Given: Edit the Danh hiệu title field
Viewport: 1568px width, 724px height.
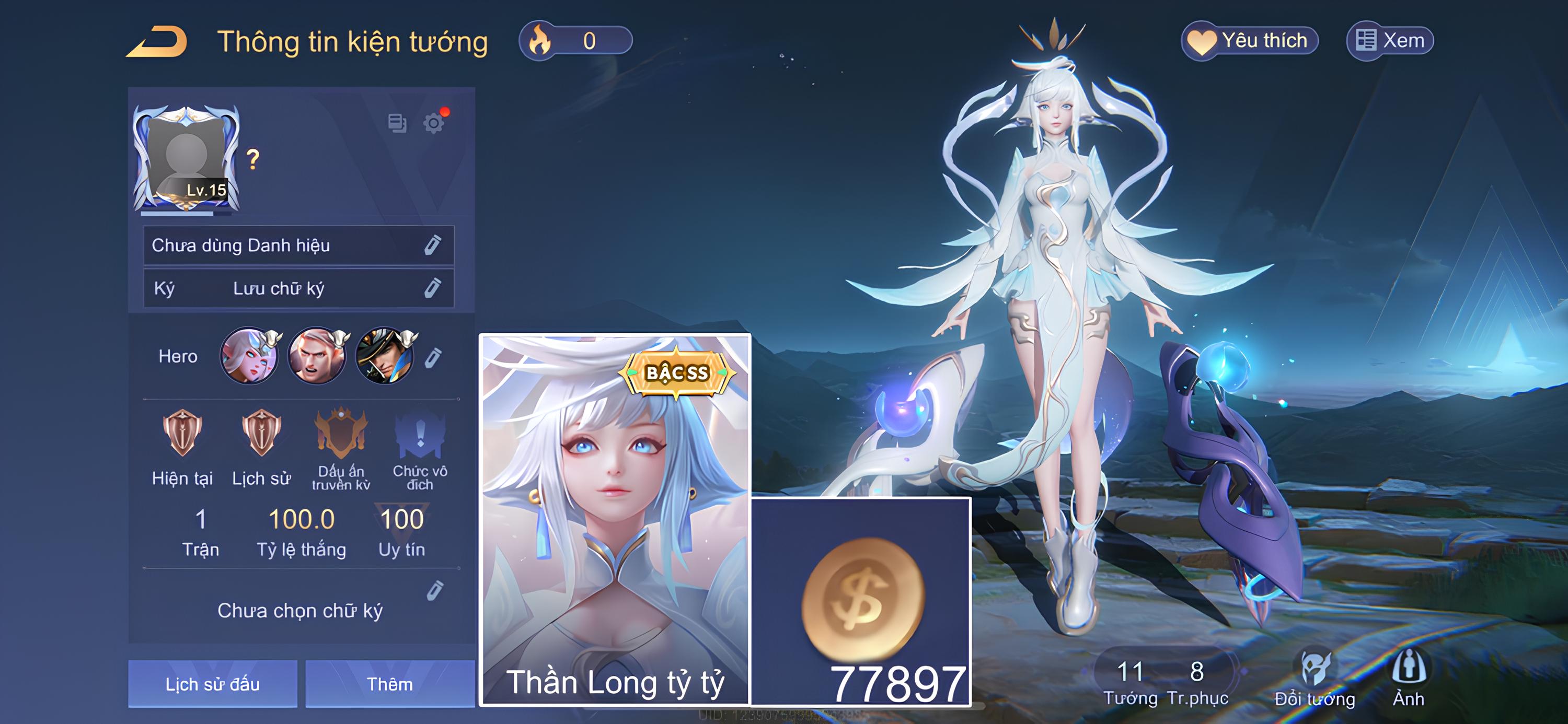Looking at the screenshot, I should (432, 245).
